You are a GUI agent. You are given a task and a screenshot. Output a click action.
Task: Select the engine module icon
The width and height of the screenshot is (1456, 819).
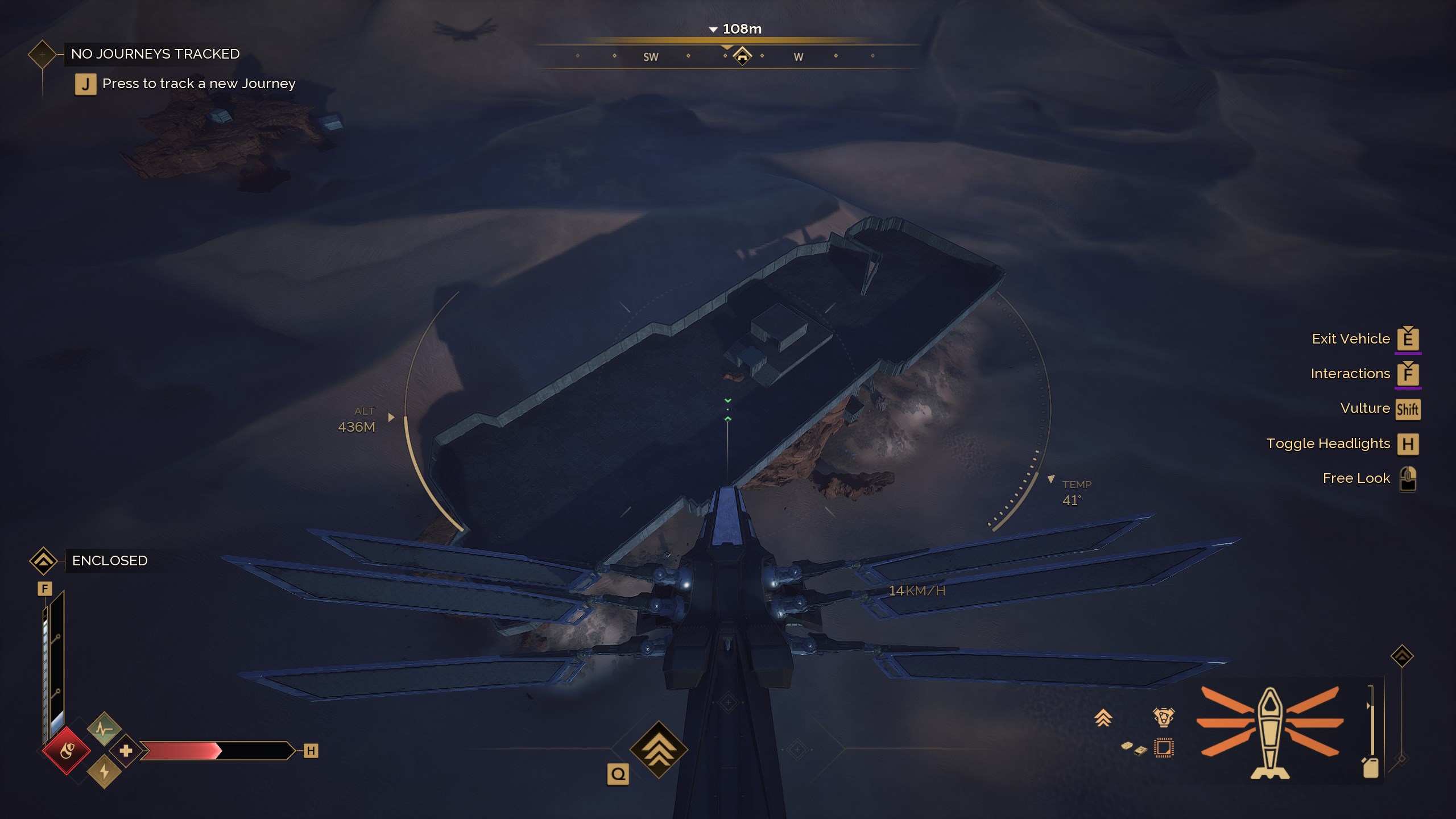[1163, 717]
